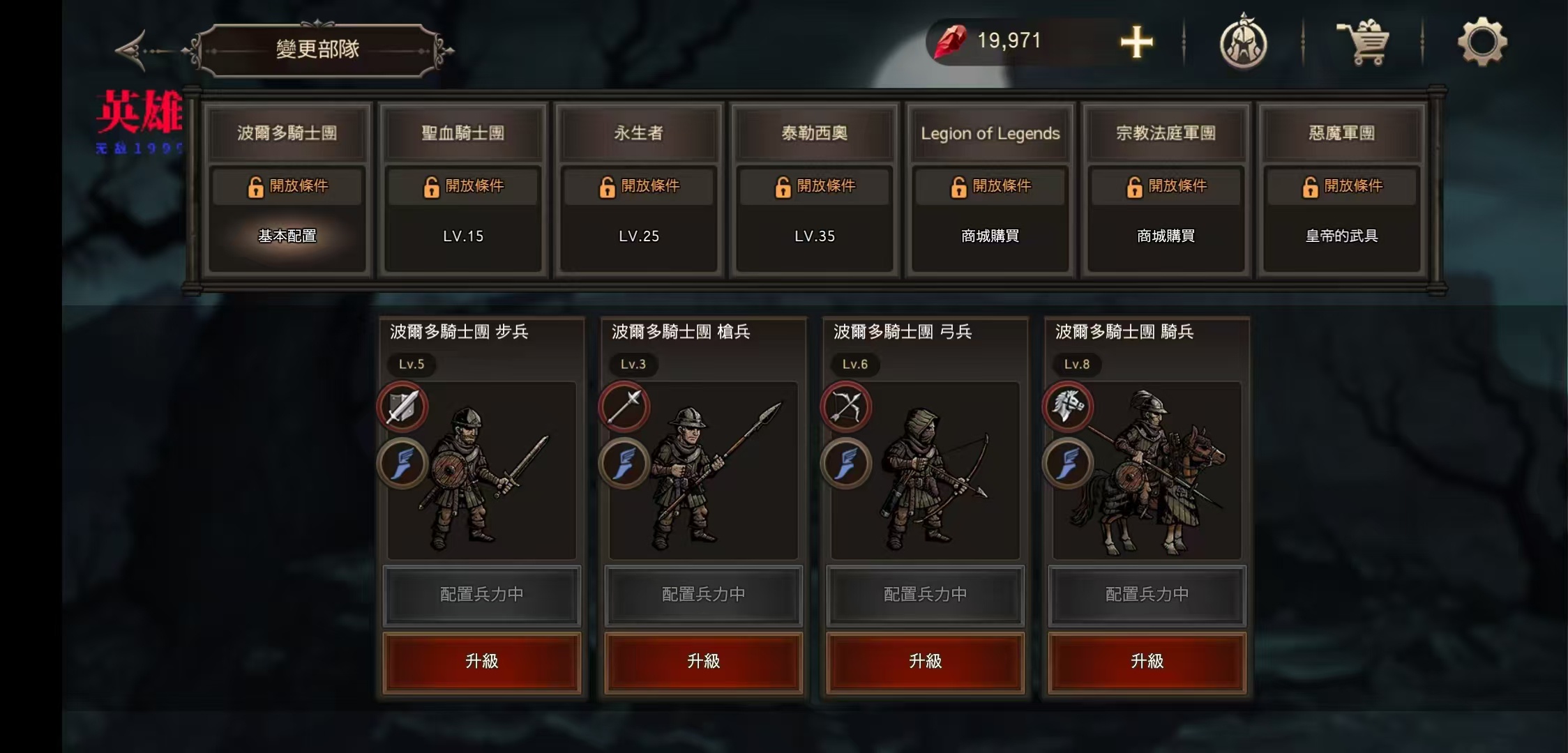Click the infantry sword-and-shield class icon
Viewport: 1568px width, 753px height.
tap(402, 406)
